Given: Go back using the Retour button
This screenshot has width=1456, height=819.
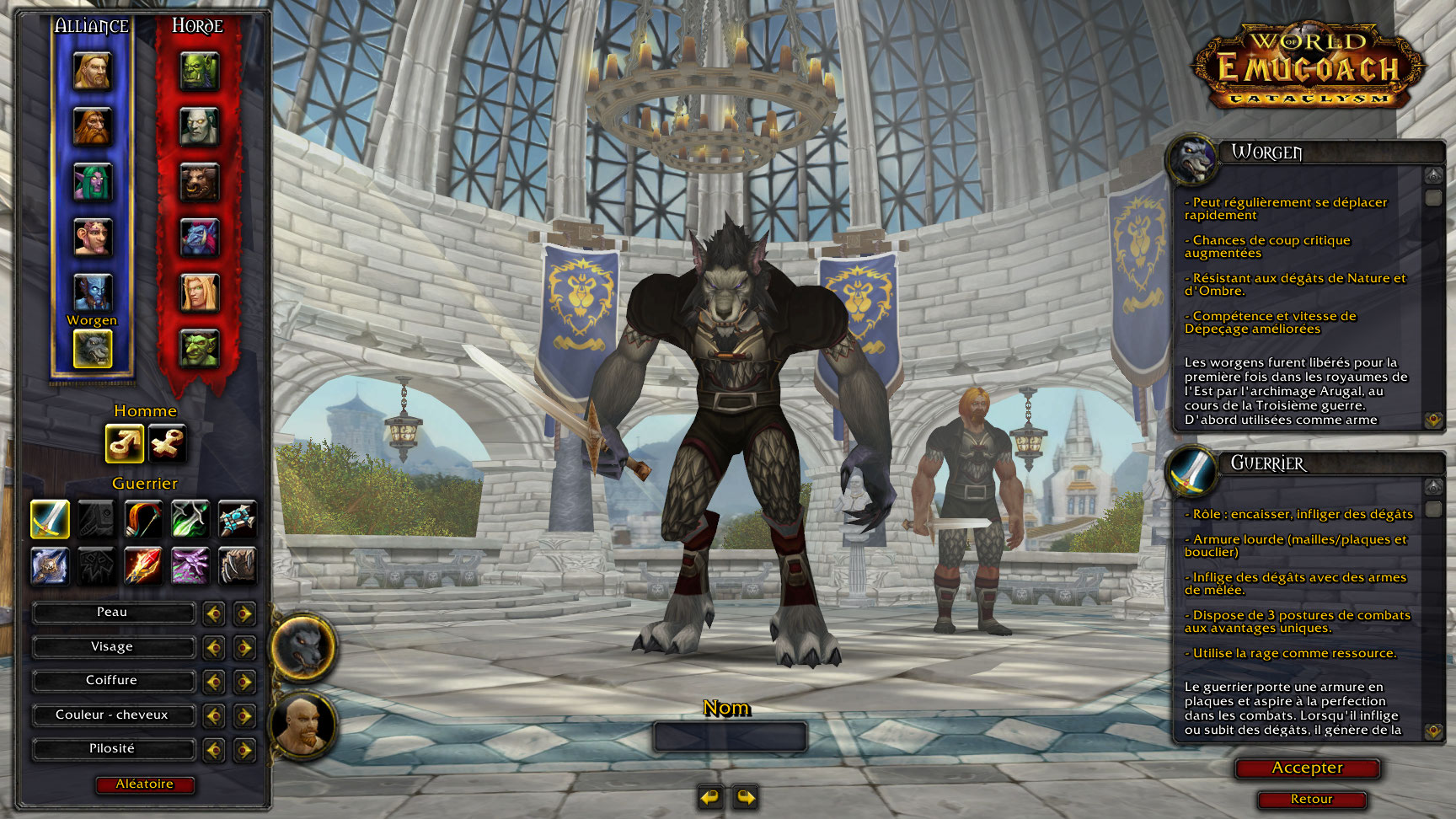Looking at the screenshot, I should pos(1311,800).
